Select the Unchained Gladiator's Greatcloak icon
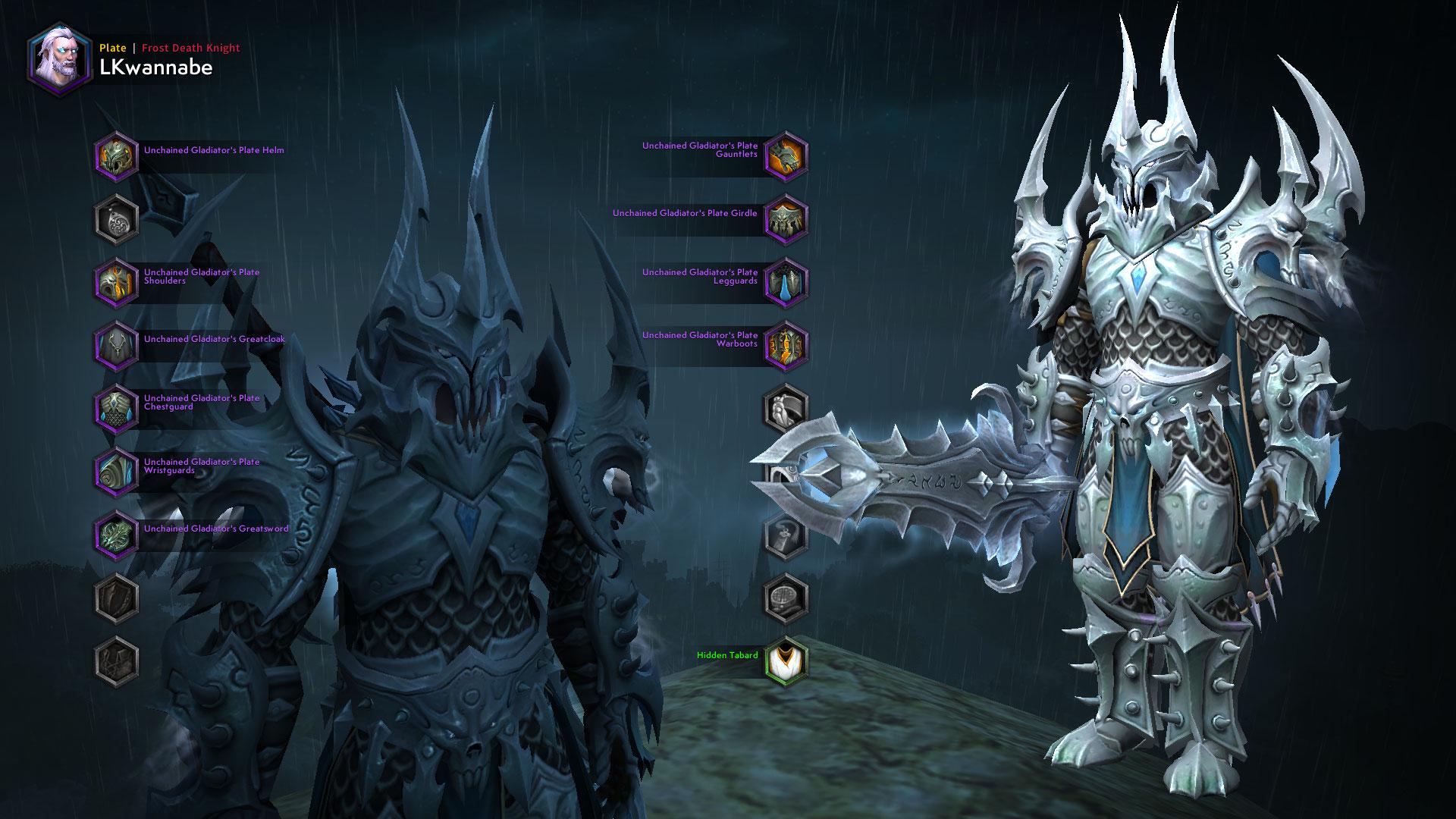This screenshot has height=819, width=1456. [x=115, y=345]
